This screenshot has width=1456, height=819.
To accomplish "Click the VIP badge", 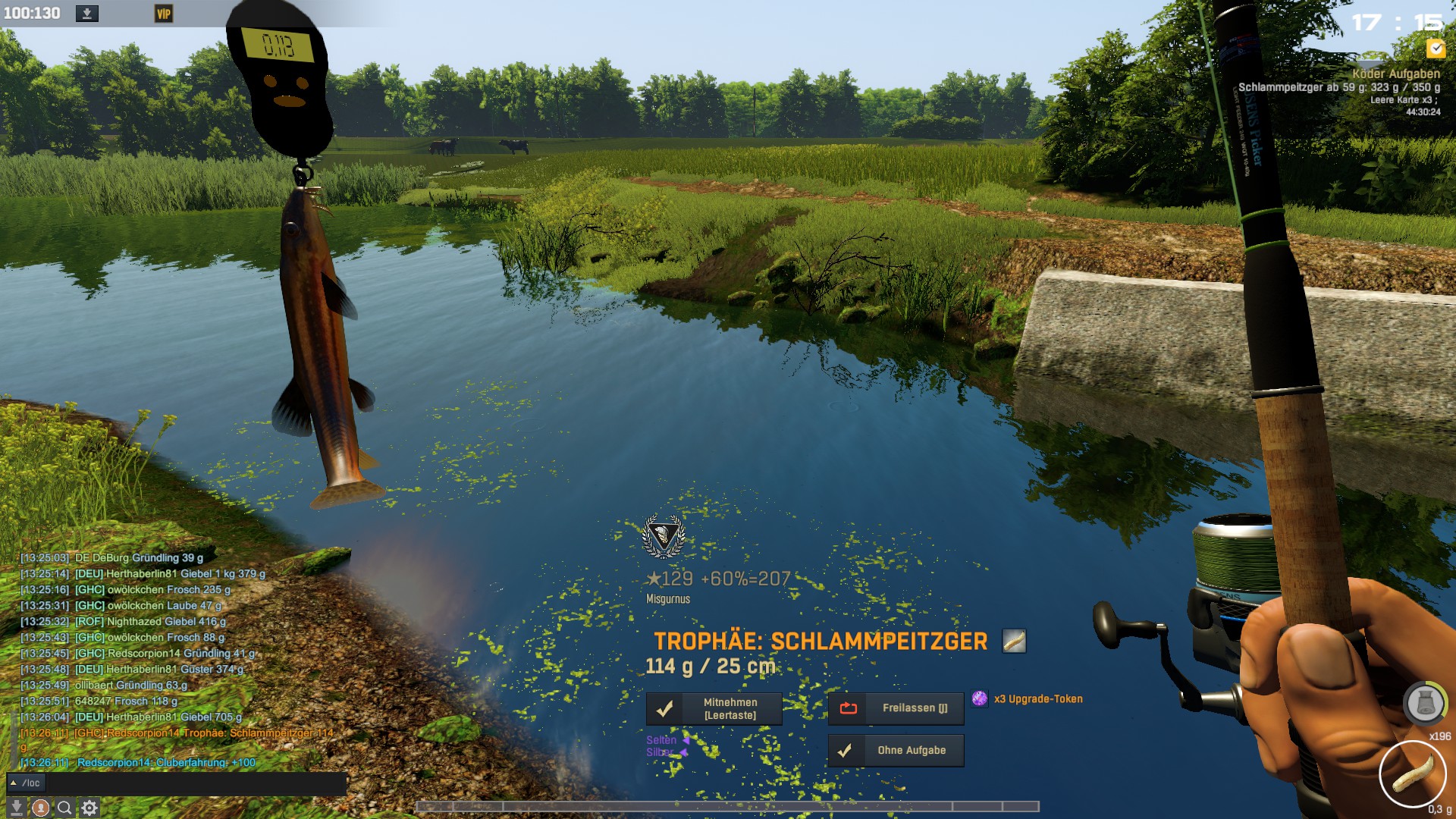I will click(163, 14).
